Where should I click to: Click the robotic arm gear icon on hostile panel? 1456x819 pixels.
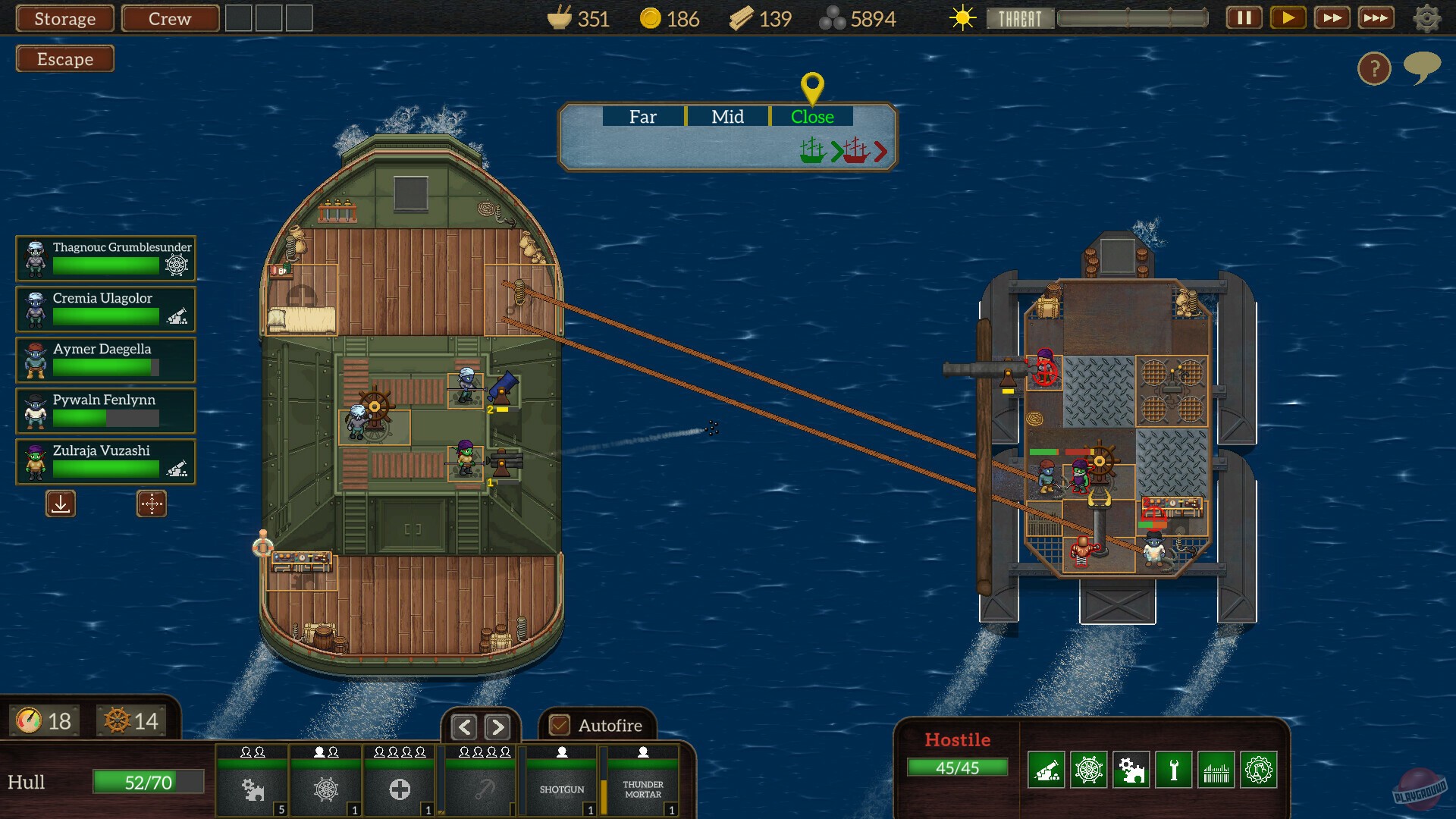coord(1260,770)
